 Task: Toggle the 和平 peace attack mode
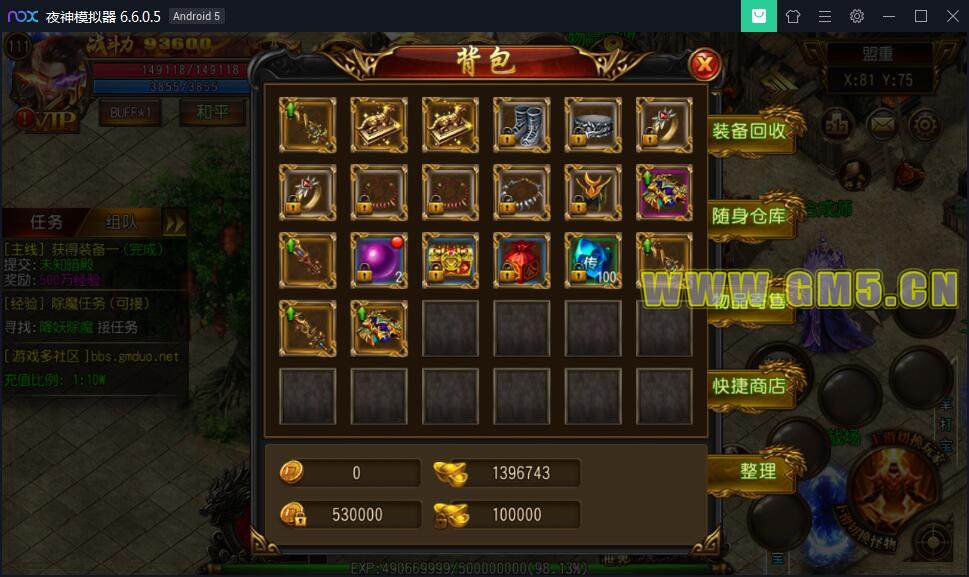tap(211, 112)
